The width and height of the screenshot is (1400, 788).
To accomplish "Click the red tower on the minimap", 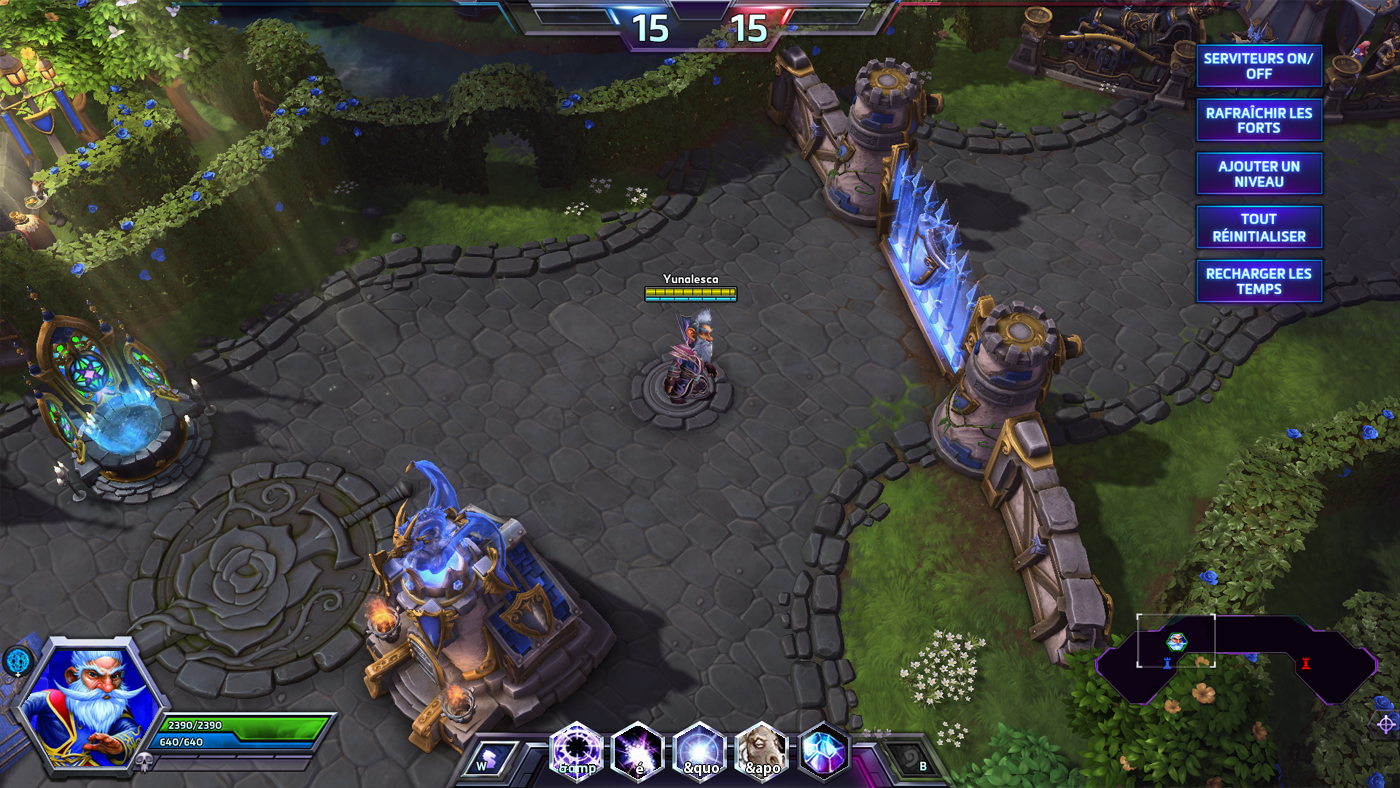I will (x=1304, y=663).
